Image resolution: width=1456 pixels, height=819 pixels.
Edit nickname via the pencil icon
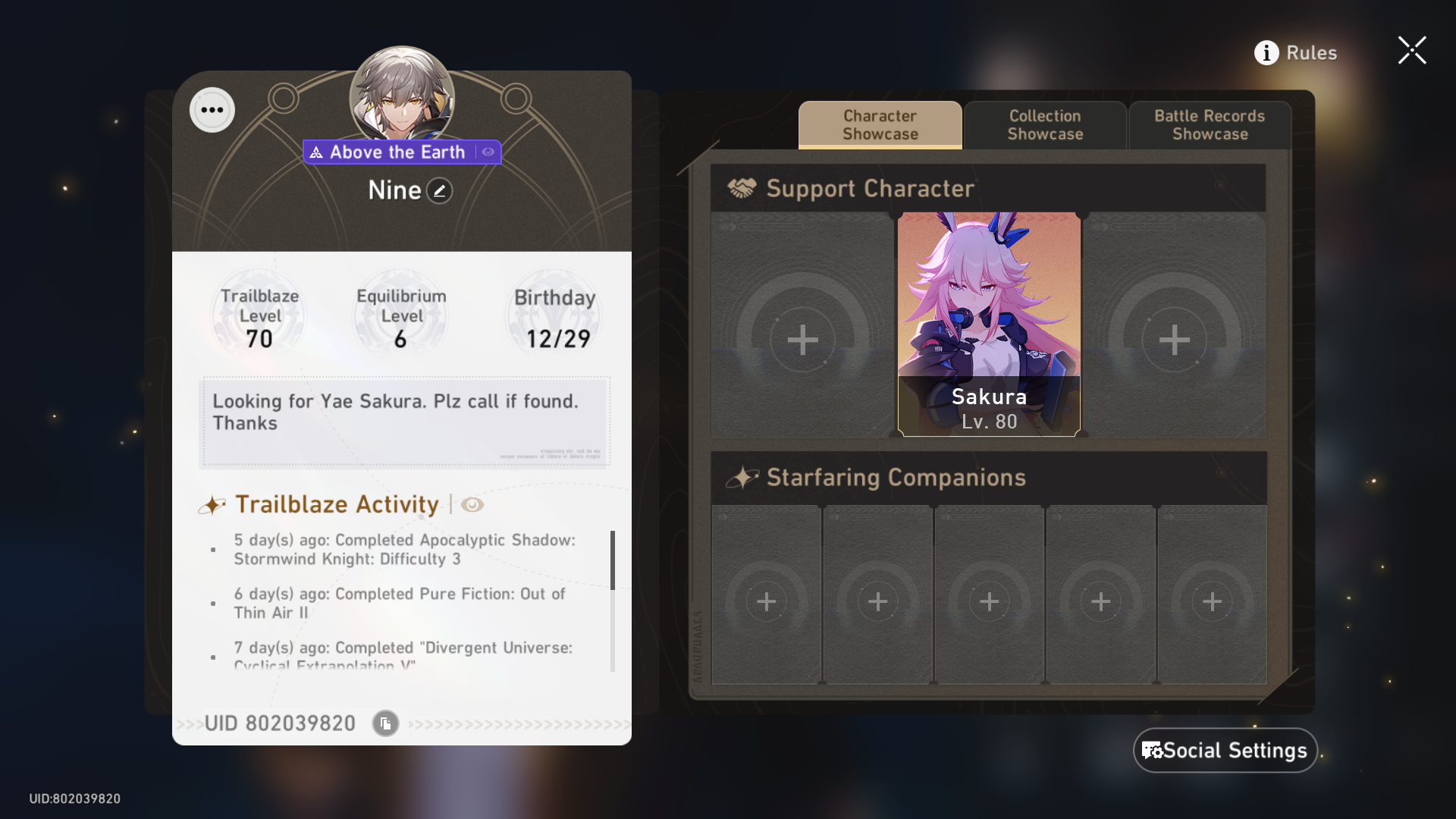(x=438, y=190)
